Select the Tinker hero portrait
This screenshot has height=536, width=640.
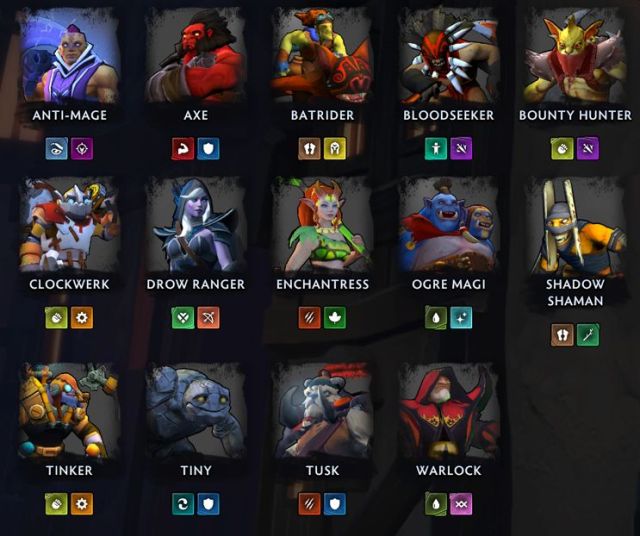tap(69, 411)
